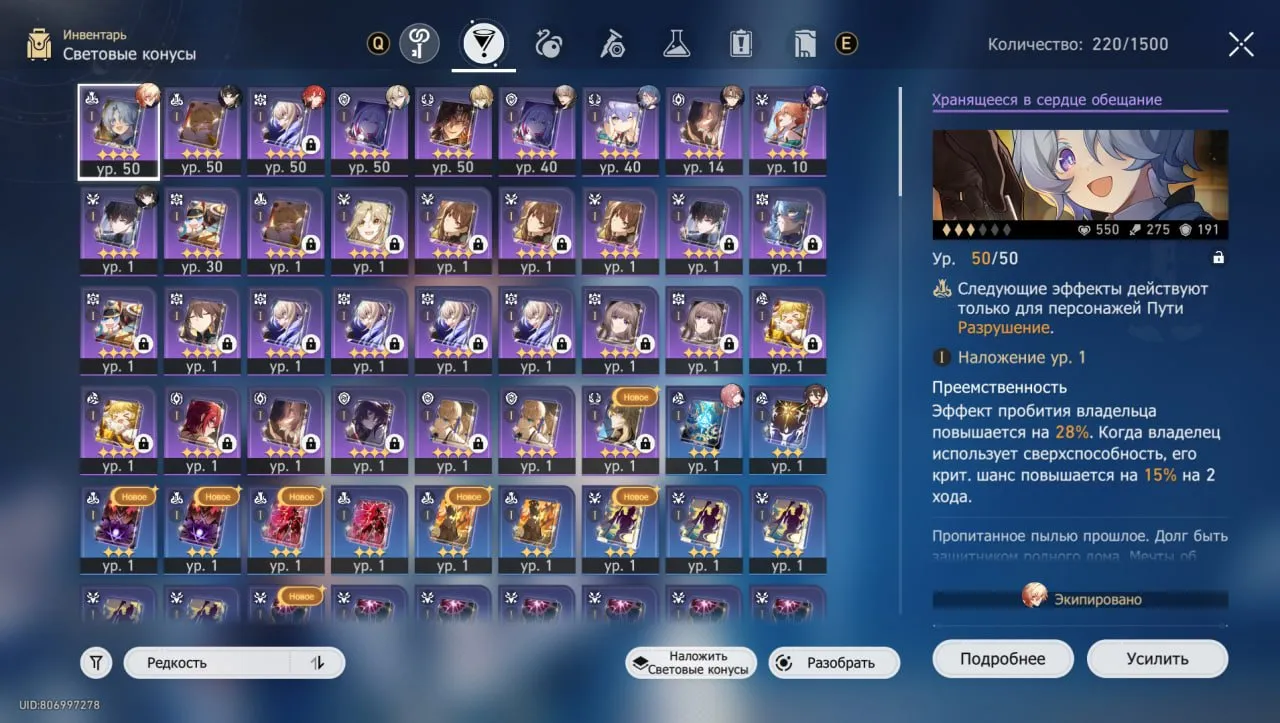Image resolution: width=1280 pixels, height=723 pixels.
Task: Open the Light Cones category tab
Action: tap(484, 44)
